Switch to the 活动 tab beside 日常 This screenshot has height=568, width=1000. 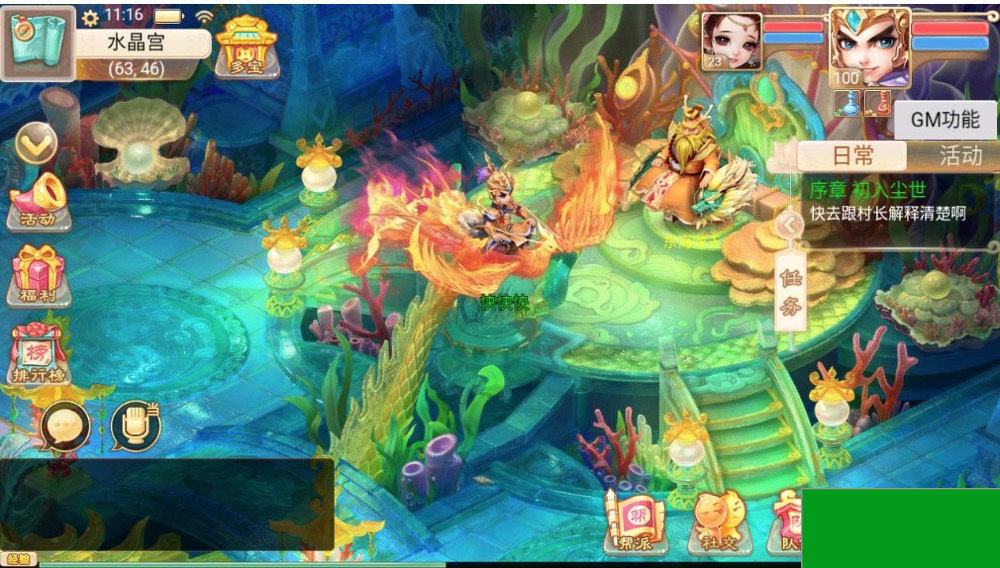click(960, 155)
